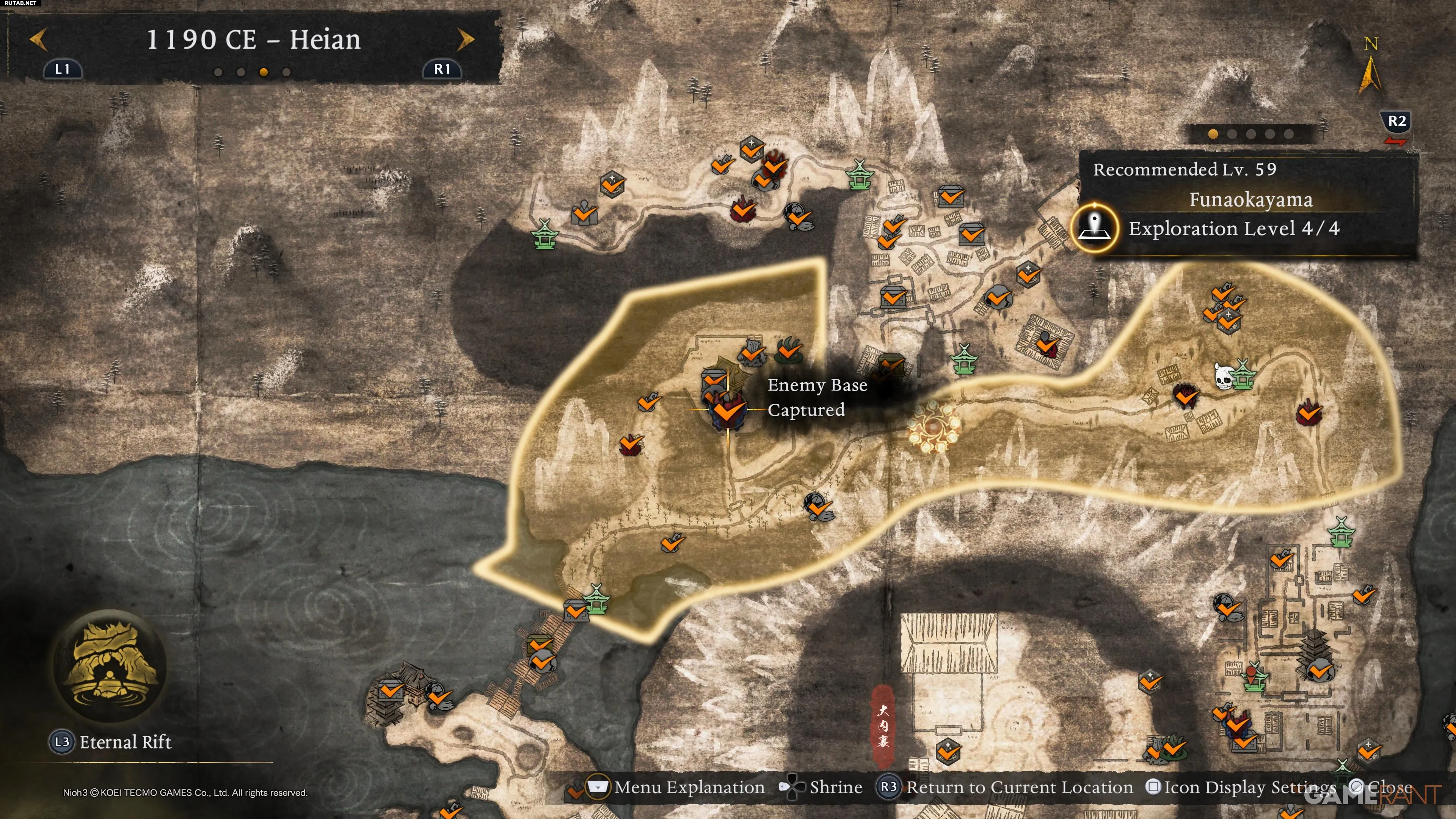Go to the previous era with left arrow
Image resolution: width=1456 pixels, height=819 pixels.
(38, 39)
